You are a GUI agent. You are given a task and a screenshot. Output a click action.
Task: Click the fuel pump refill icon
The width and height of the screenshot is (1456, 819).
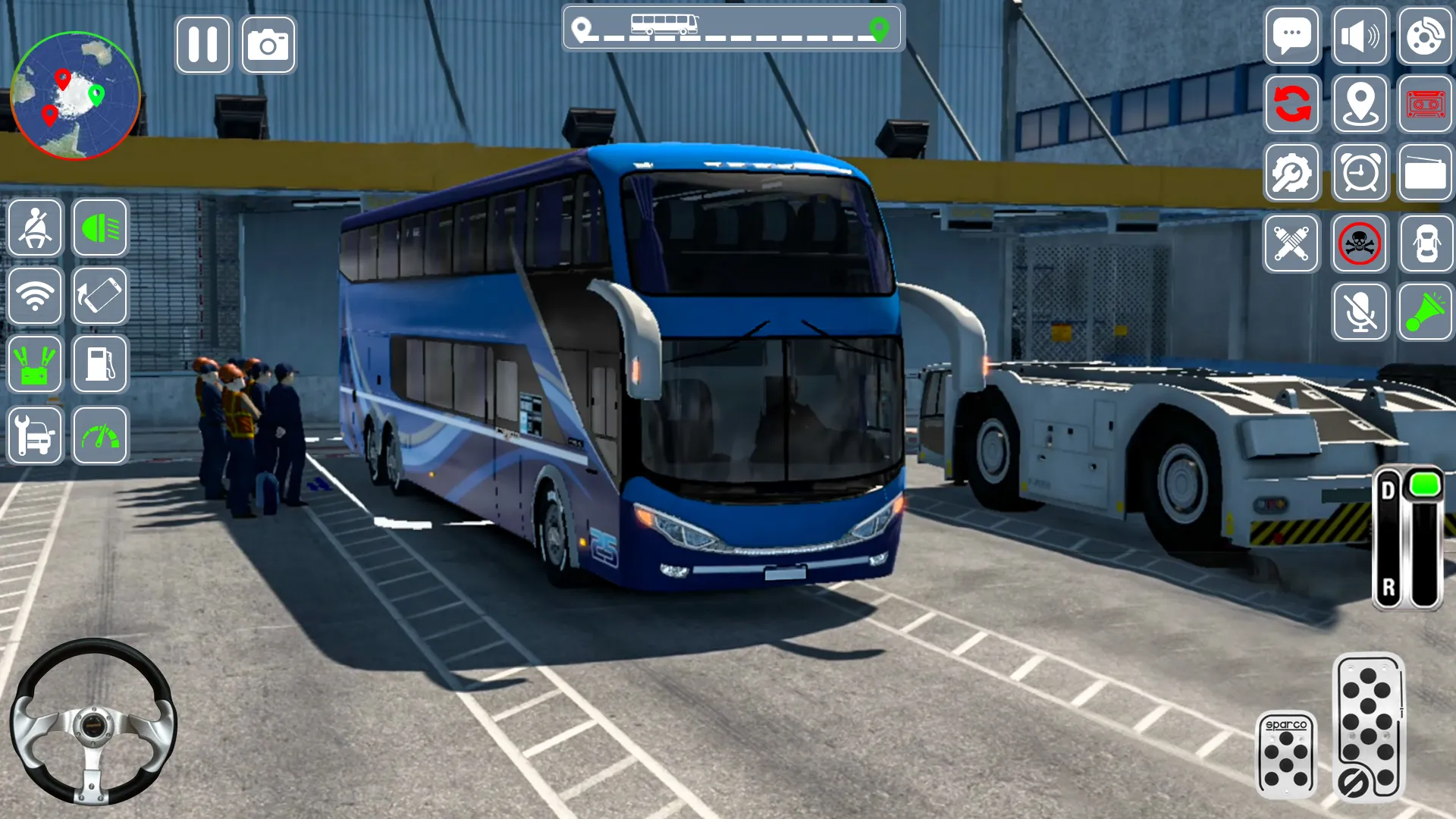(x=100, y=366)
